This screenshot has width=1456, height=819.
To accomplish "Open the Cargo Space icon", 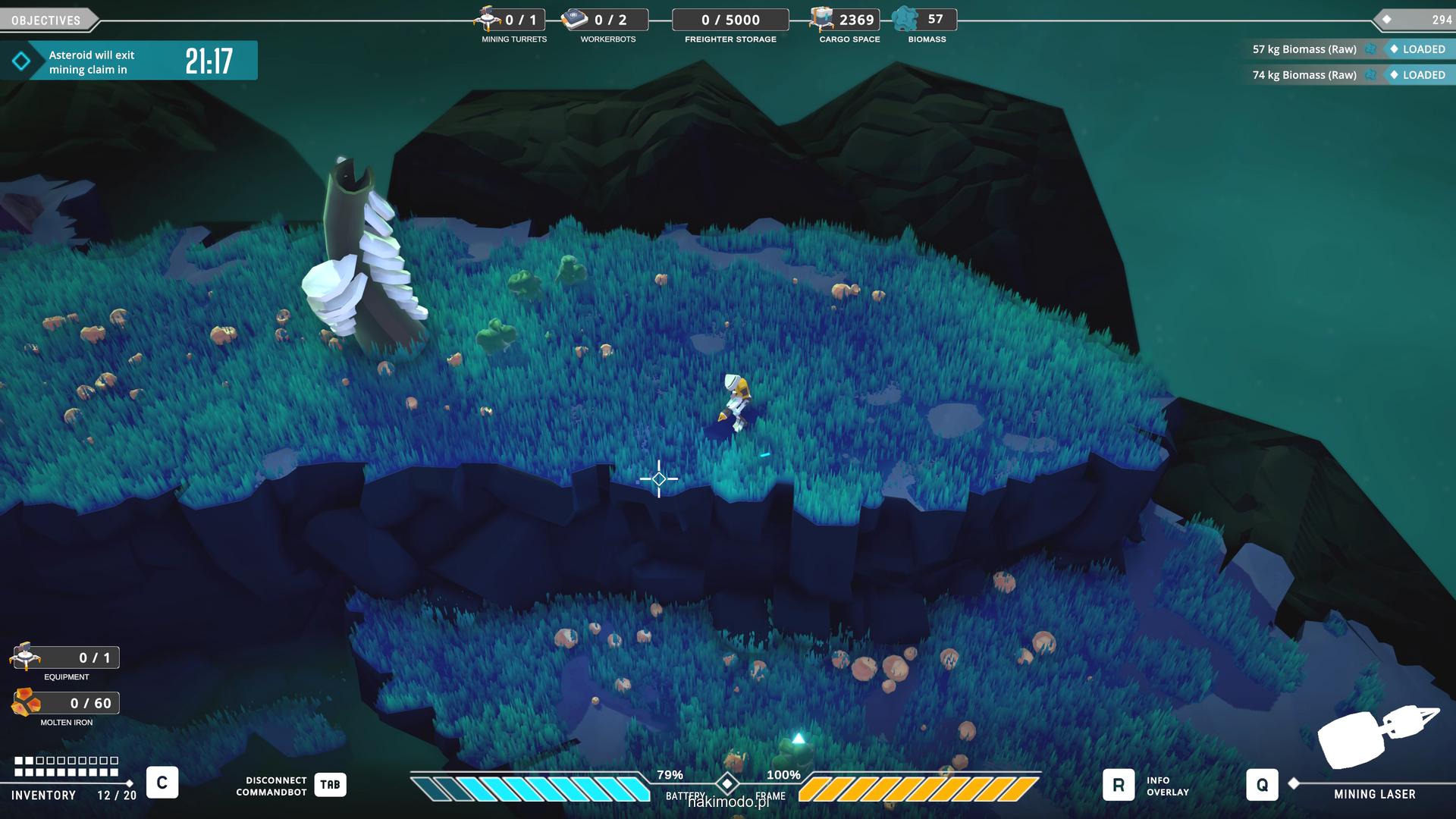I will tap(822, 19).
